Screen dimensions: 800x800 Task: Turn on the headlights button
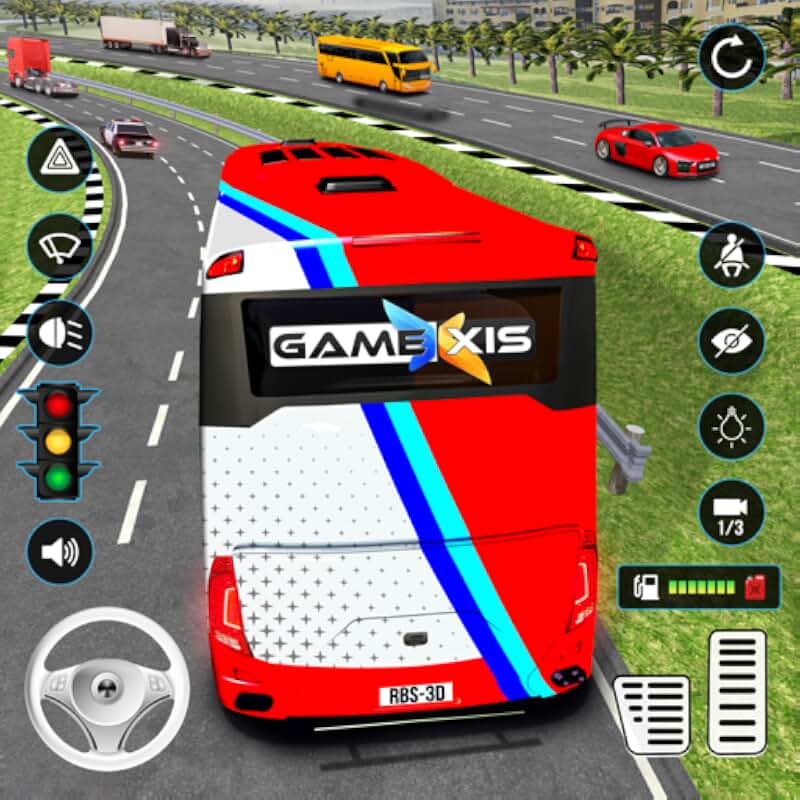tap(60, 332)
